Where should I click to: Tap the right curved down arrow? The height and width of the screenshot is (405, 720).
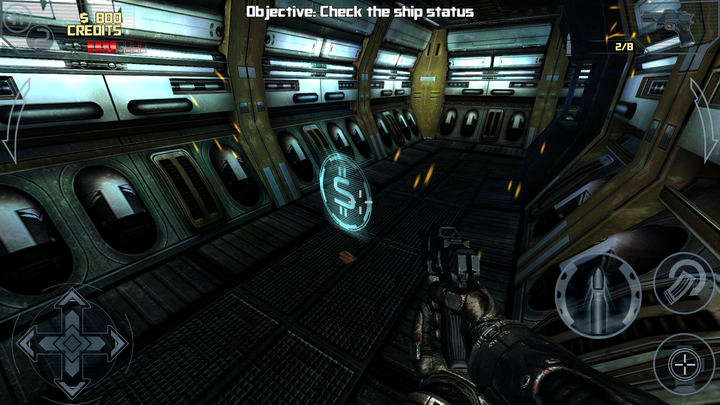click(x=704, y=115)
